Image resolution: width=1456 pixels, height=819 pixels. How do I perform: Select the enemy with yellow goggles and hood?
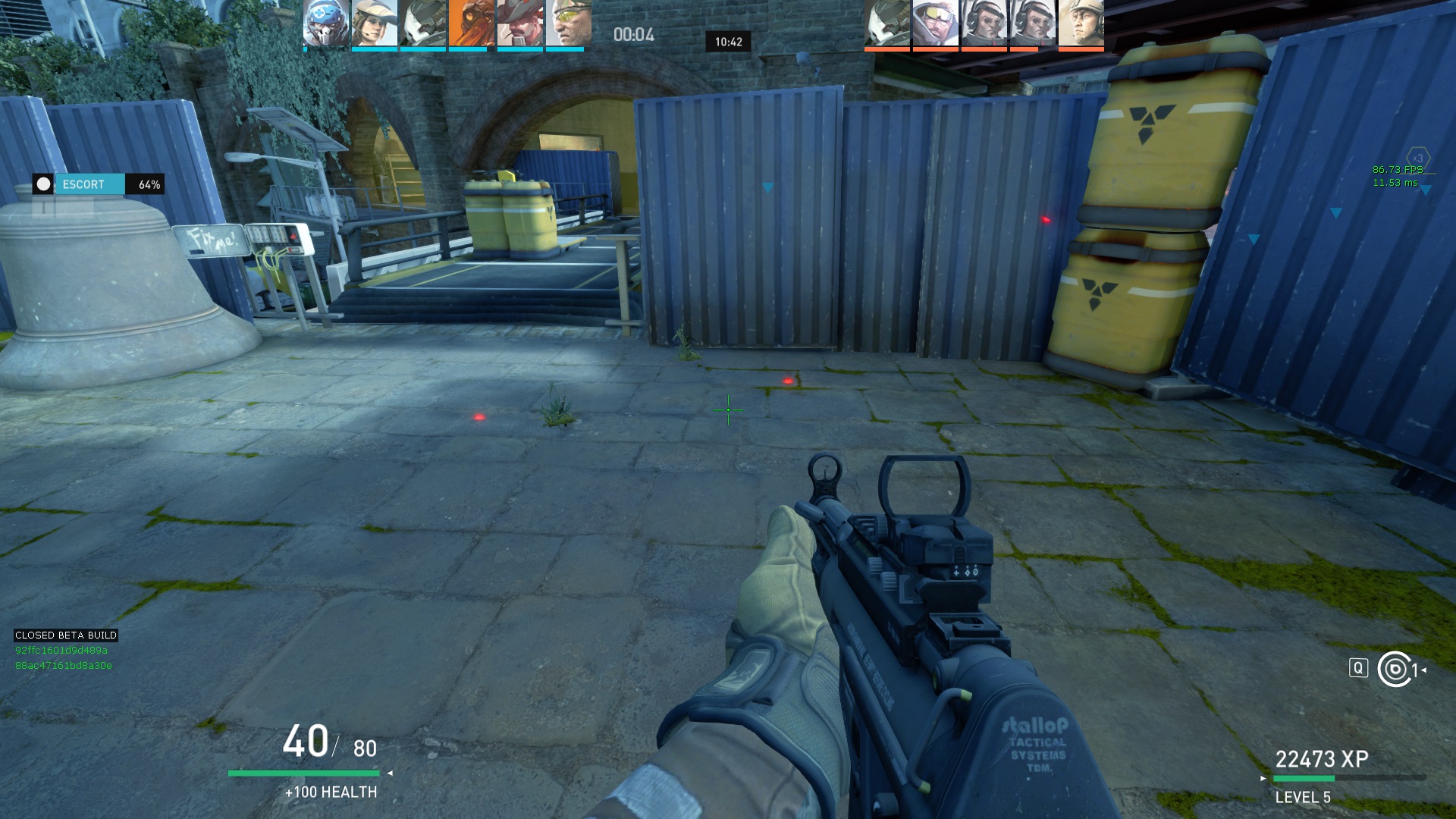936,23
